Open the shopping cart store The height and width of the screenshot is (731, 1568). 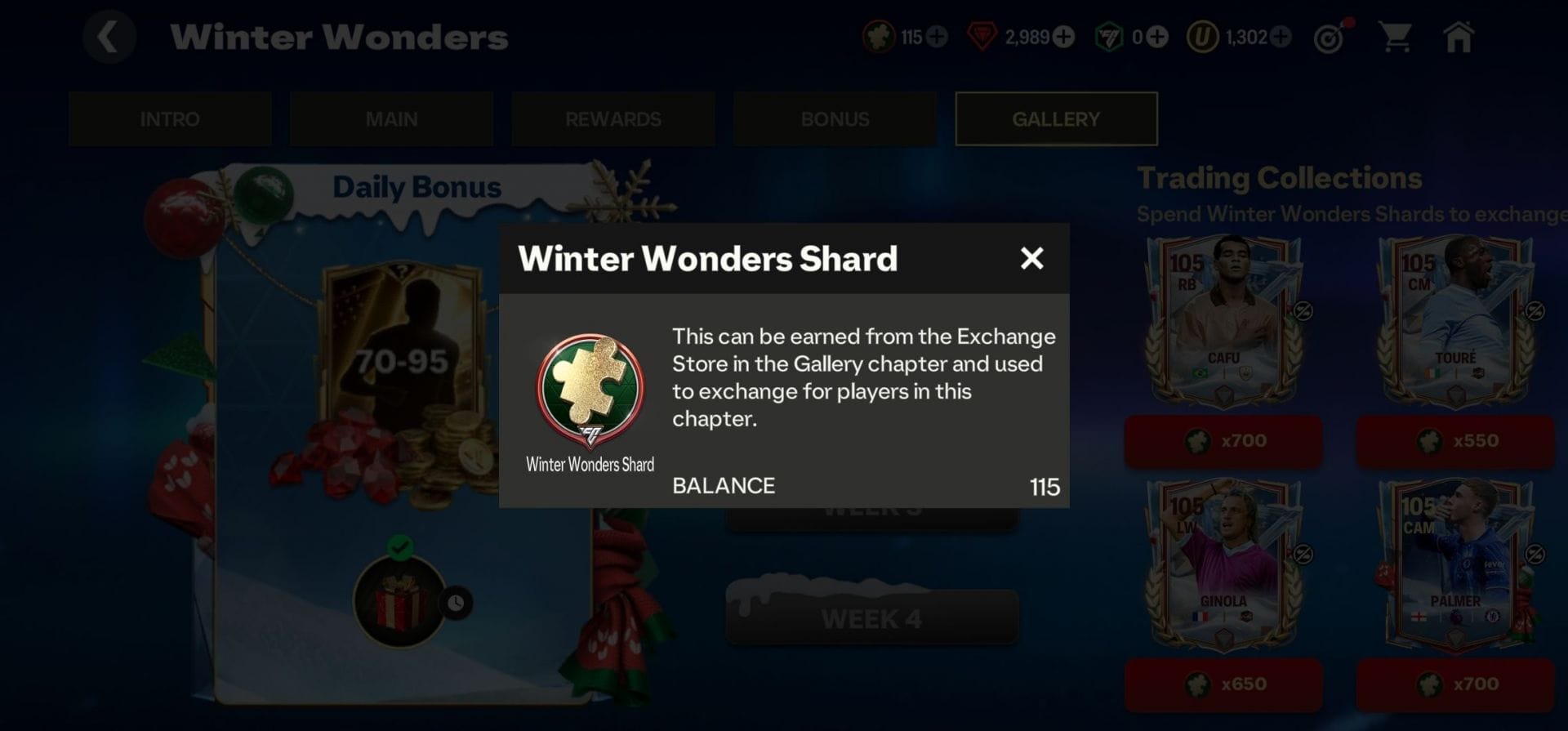click(x=1395, y=37)
